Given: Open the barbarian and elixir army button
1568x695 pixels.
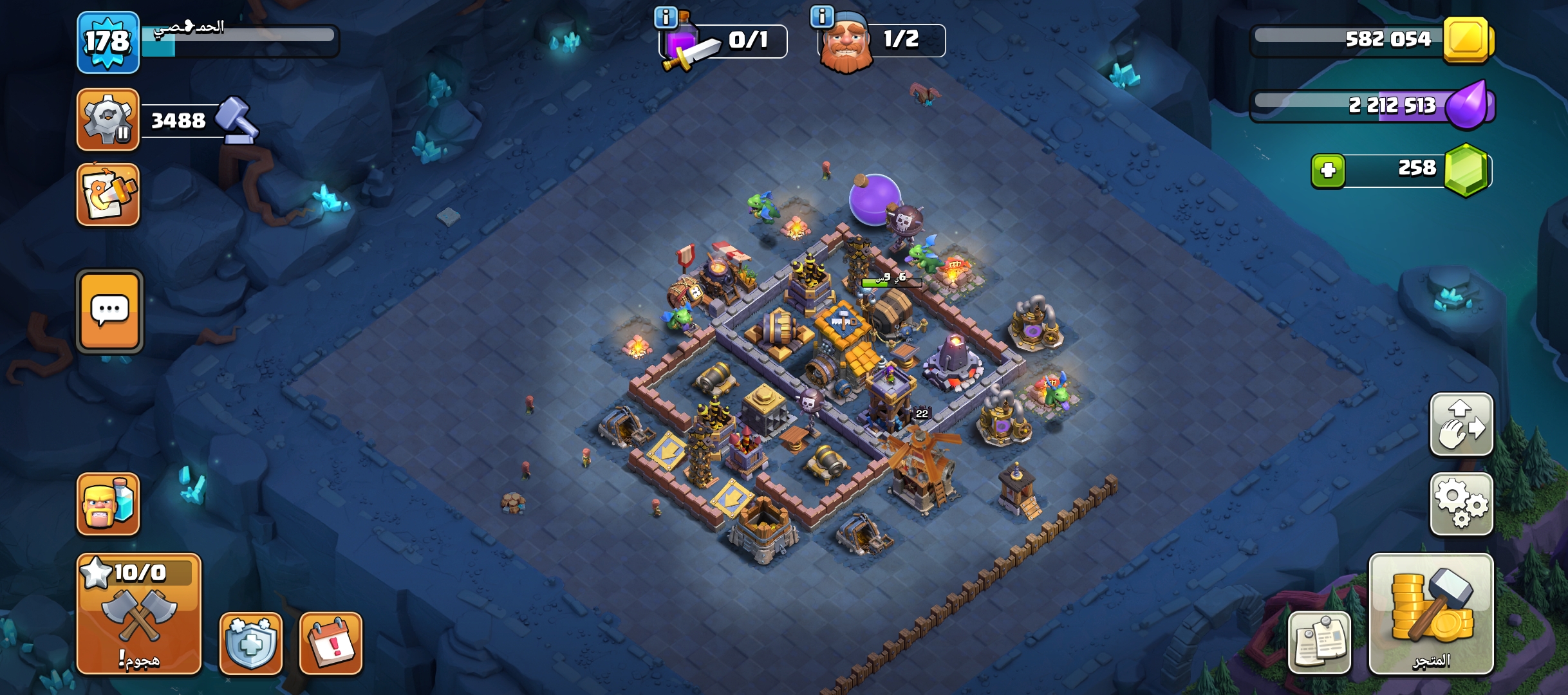Looking at the screenshot, I should coord(107,504).
